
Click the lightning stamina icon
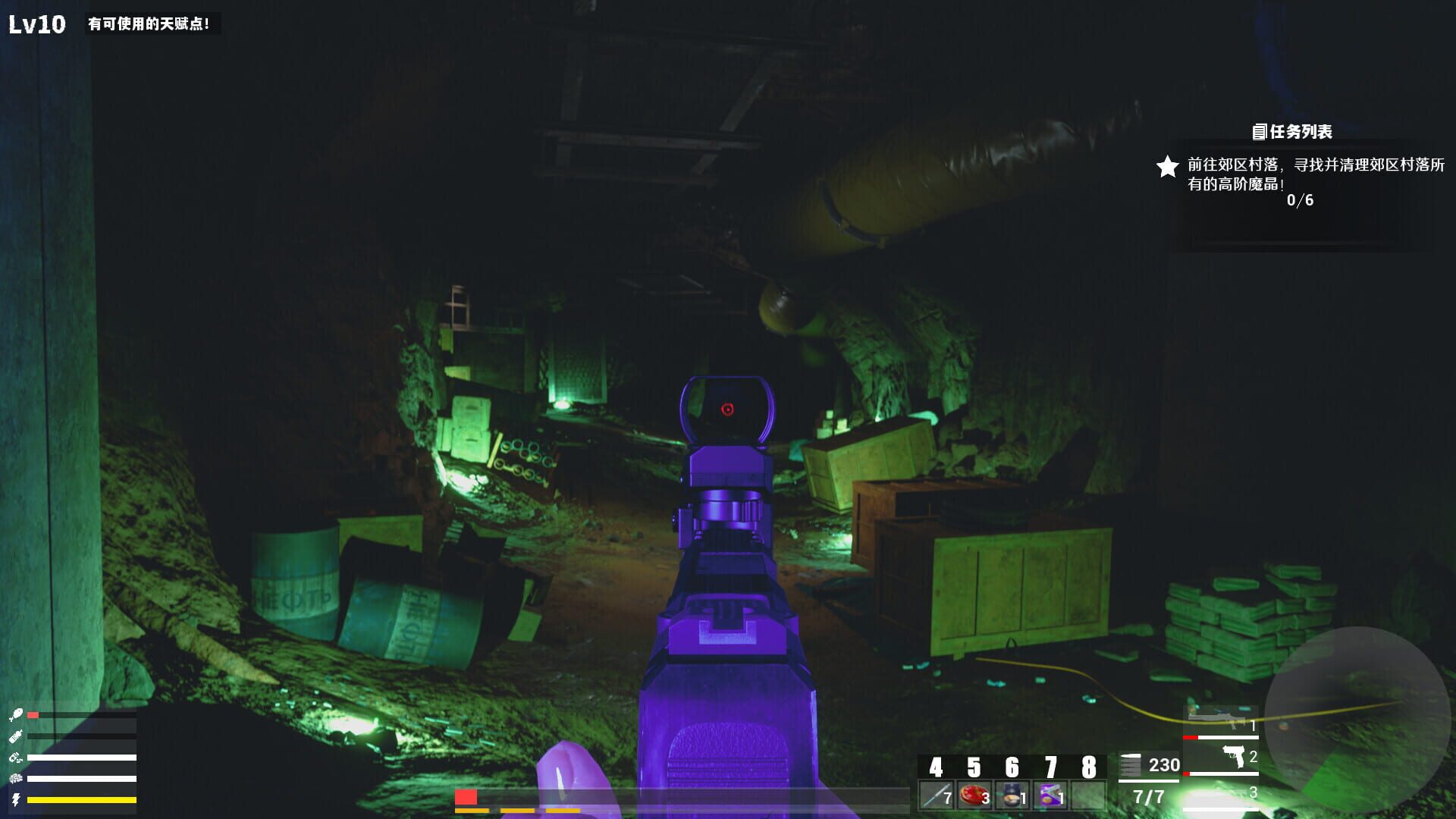point(15,799)
